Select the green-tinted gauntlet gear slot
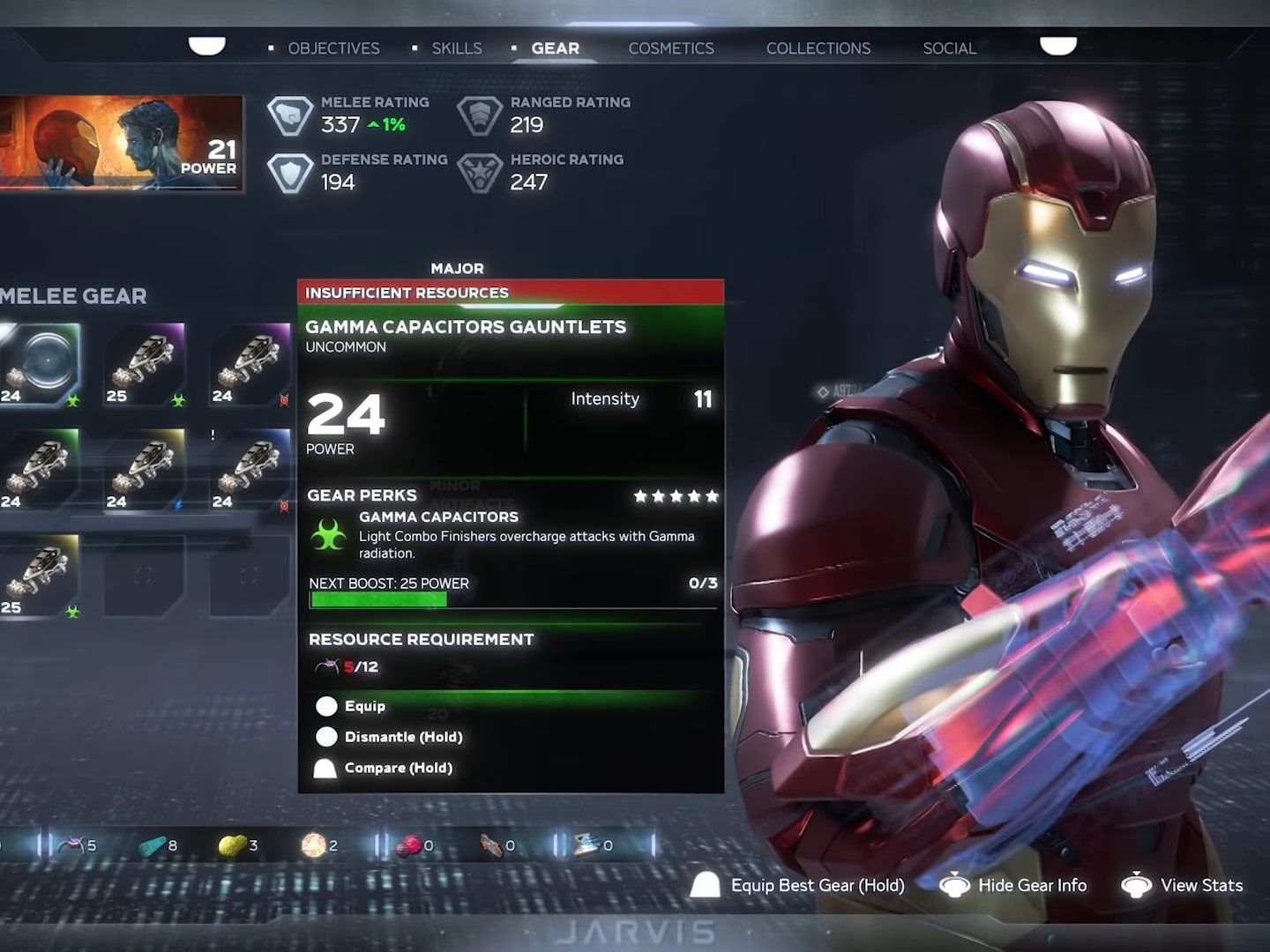The width and height of the screenshot is (1270, 952). click(x=40, y=470)
